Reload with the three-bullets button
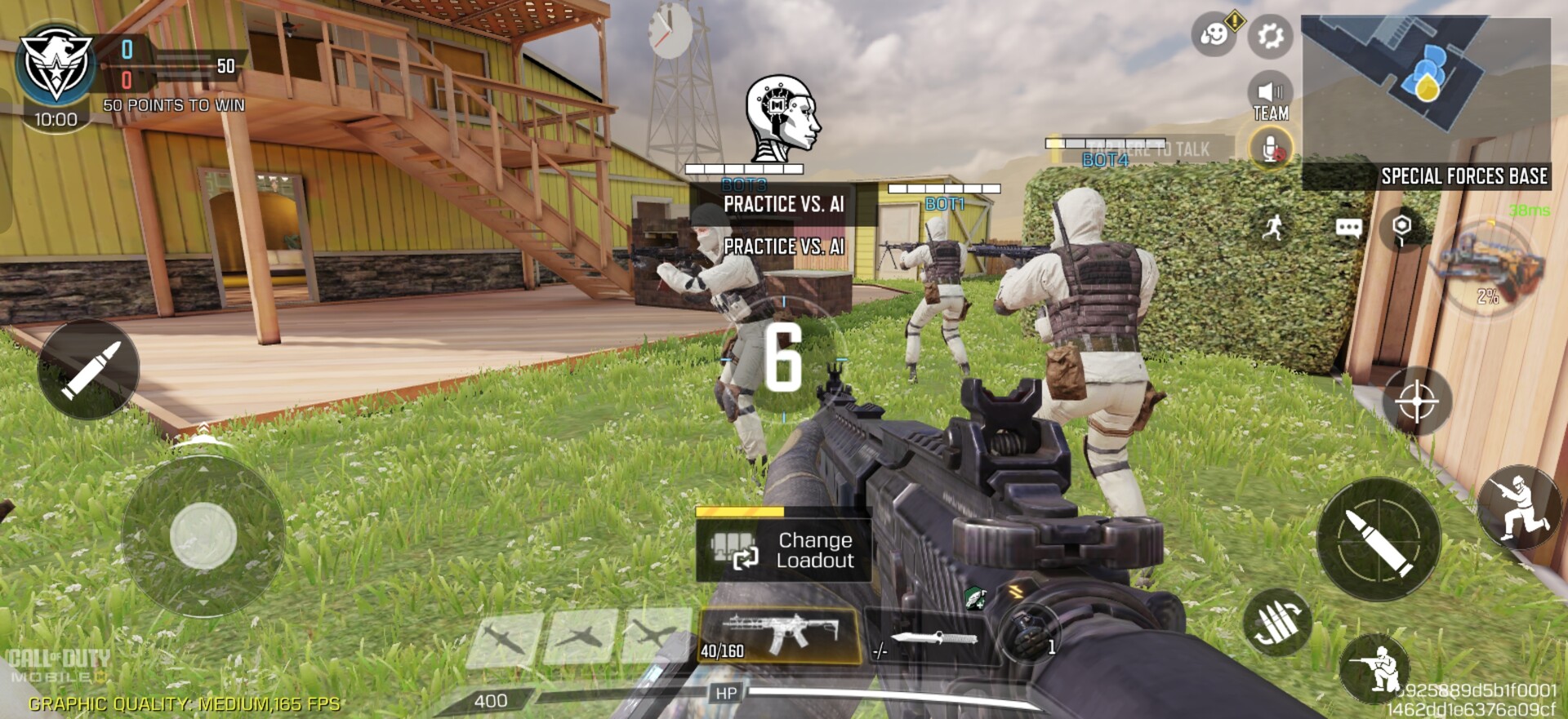This screenshot has width=1568, height=719. (1276, 624)
